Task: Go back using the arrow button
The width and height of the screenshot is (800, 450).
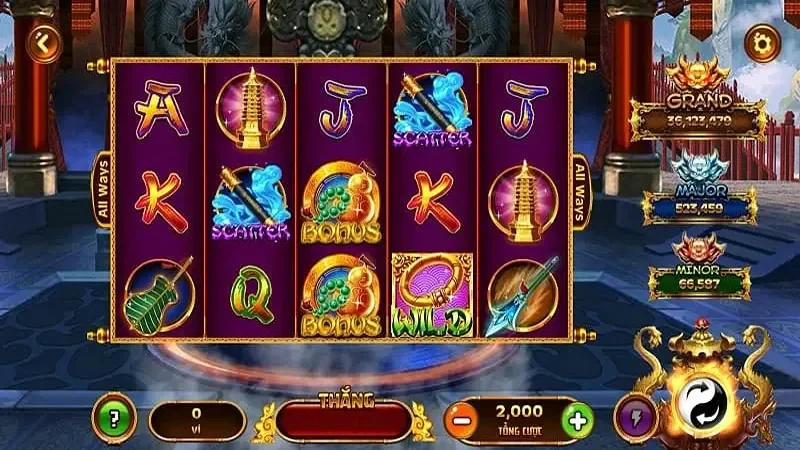Action: pyautogui.click(x=43, y=42)
